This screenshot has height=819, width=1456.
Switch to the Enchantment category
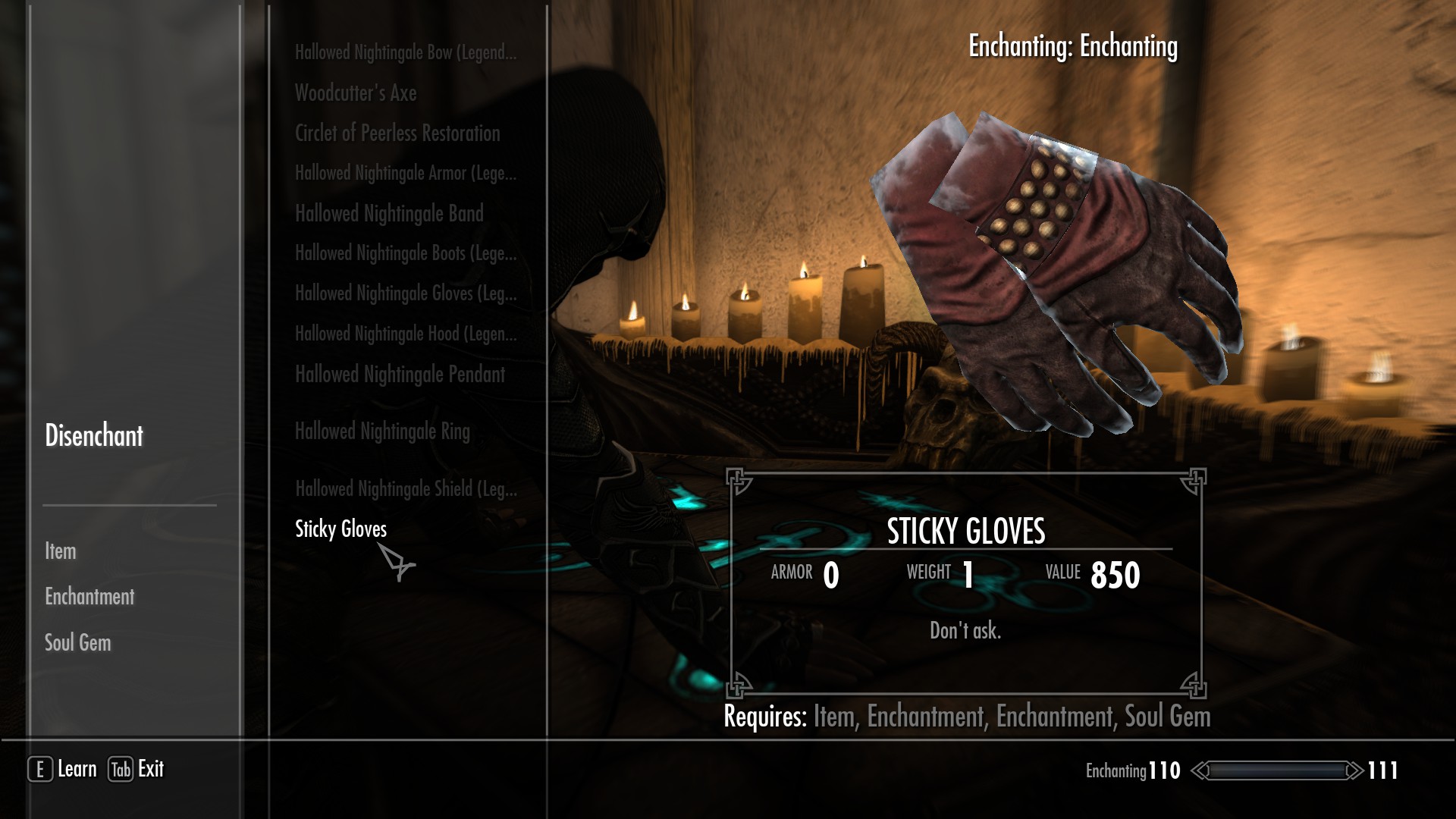tap(89, 597)
